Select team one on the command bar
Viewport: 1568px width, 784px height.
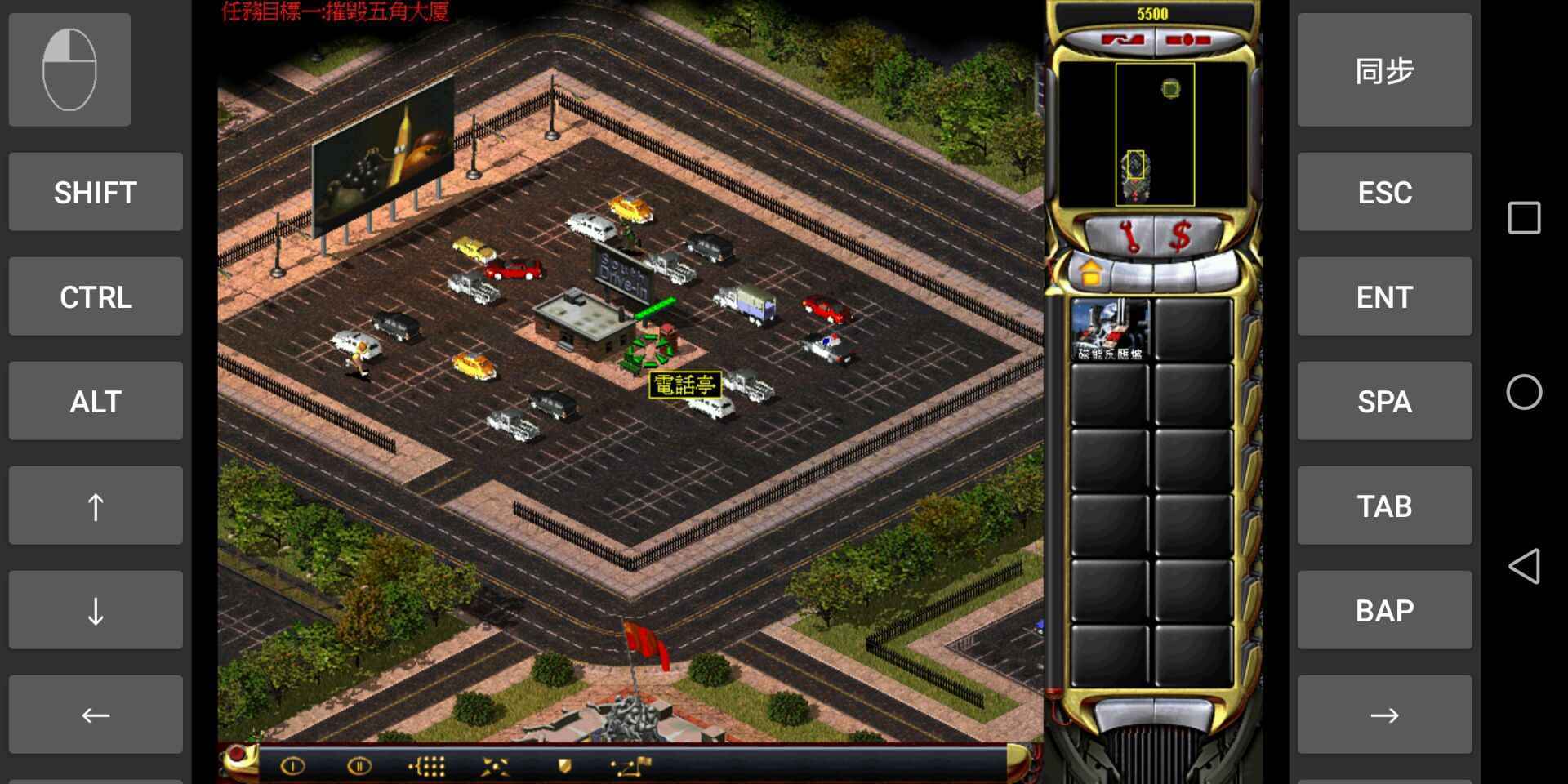tap(292, 766)
